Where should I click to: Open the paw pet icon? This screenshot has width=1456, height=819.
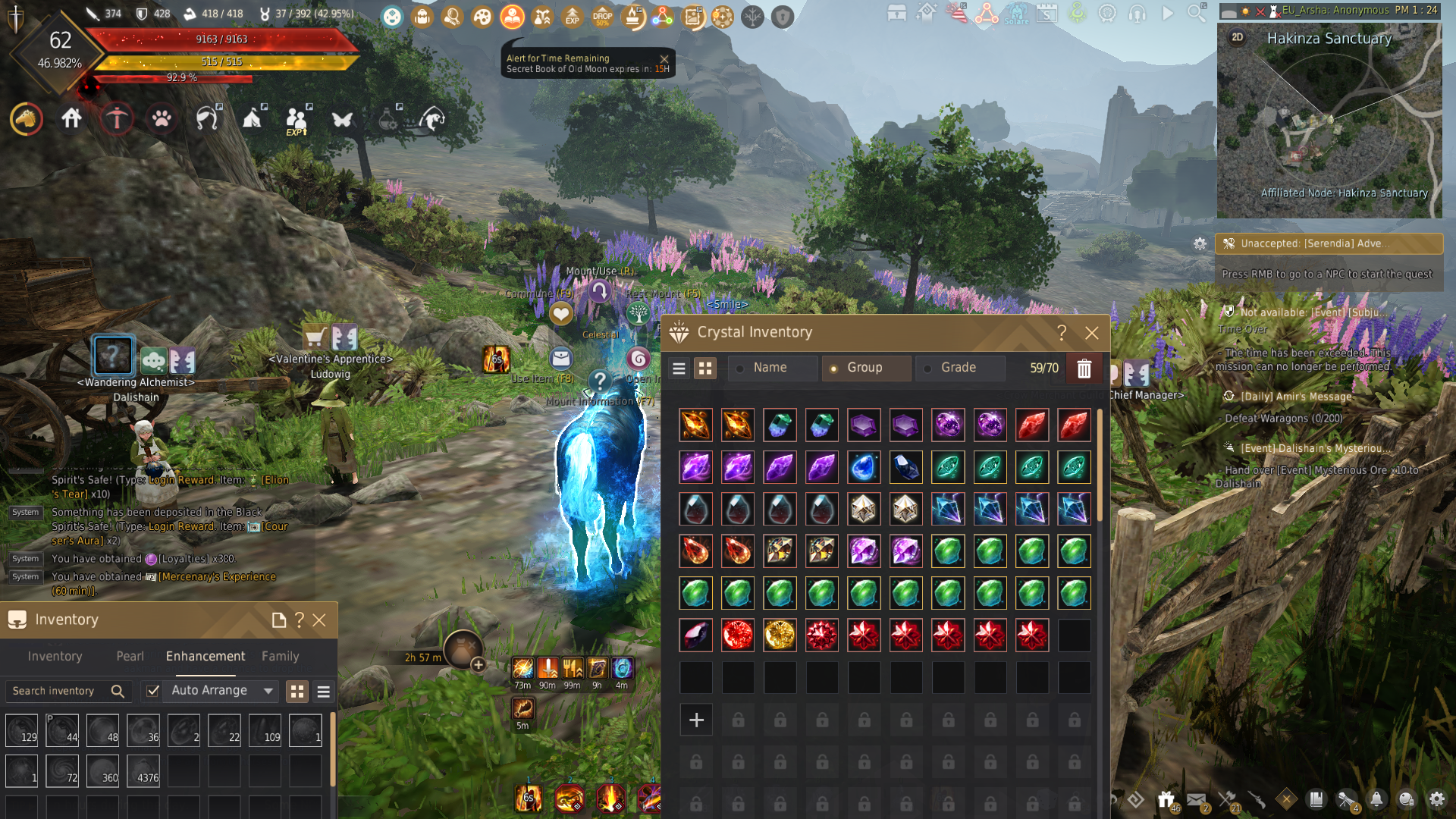point(162,119)
